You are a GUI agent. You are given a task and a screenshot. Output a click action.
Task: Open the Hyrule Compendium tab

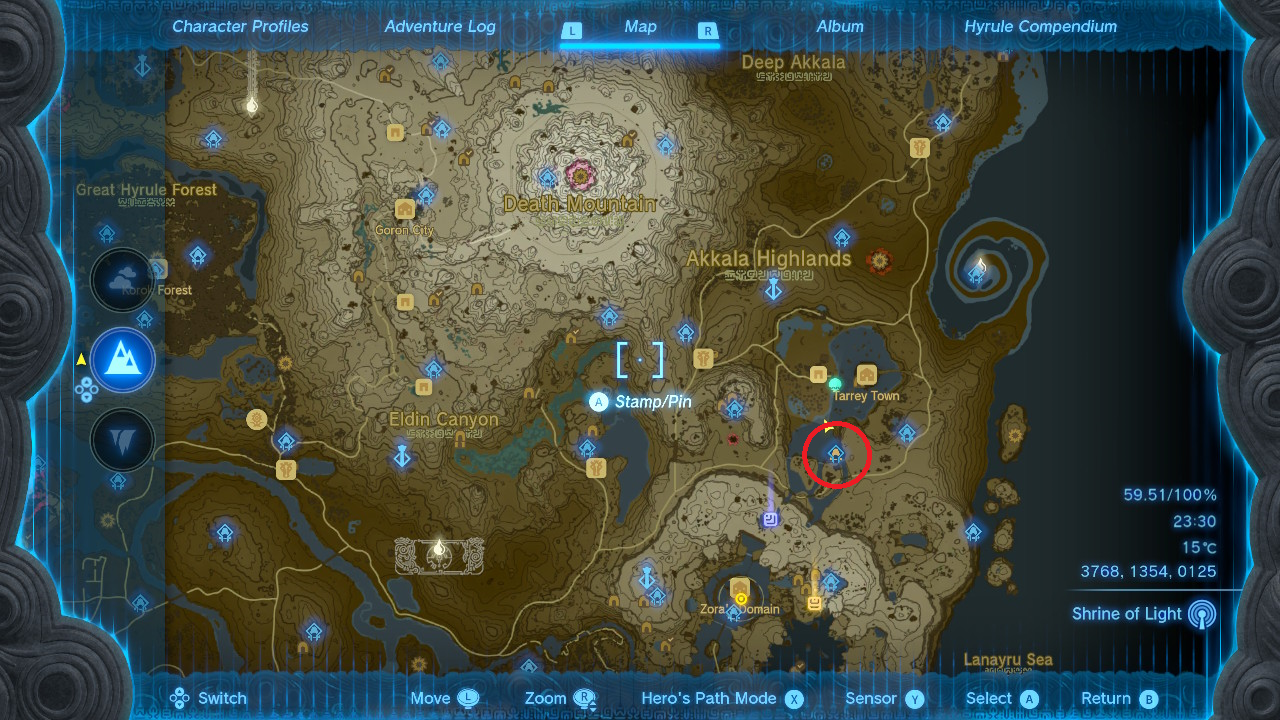tap(1040, 27)
